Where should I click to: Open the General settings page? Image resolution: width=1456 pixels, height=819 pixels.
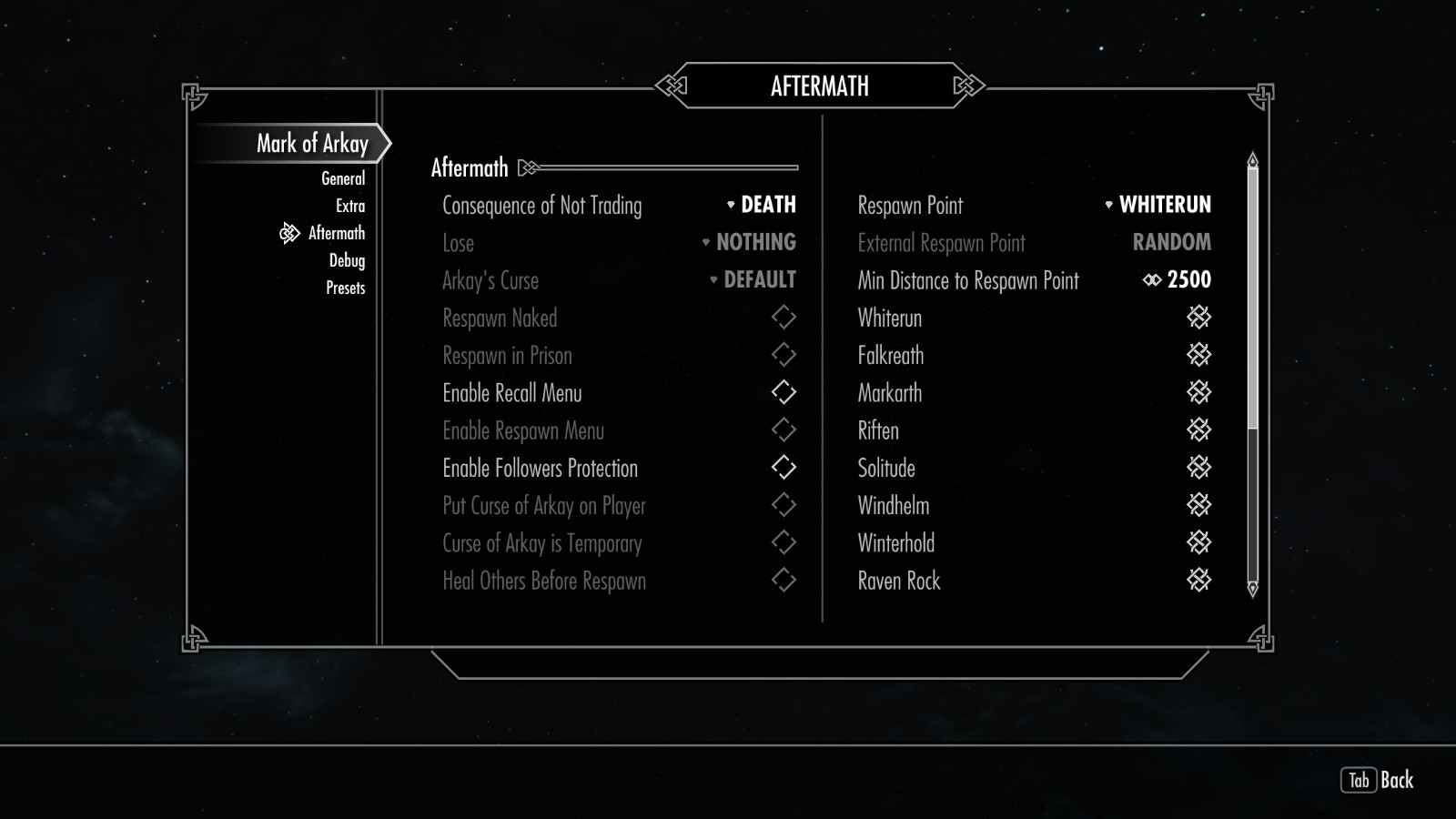[x=343, y=178]
